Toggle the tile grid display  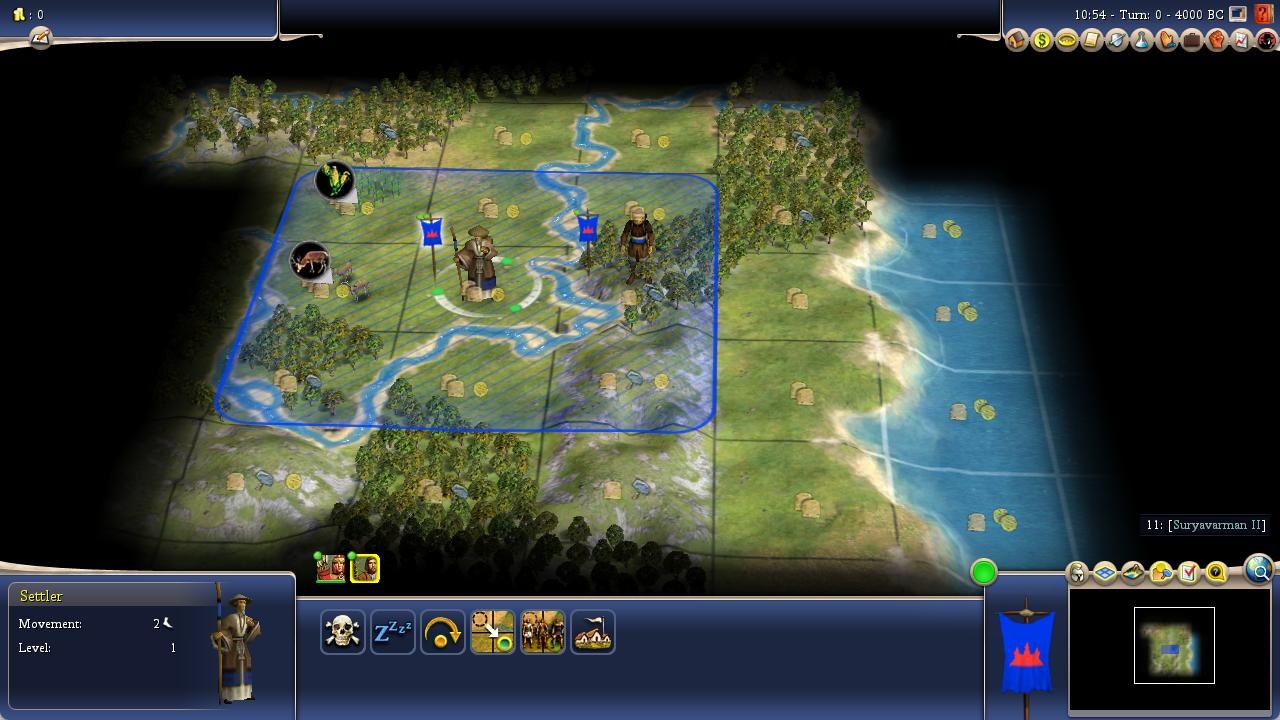tap(1105, 573)
